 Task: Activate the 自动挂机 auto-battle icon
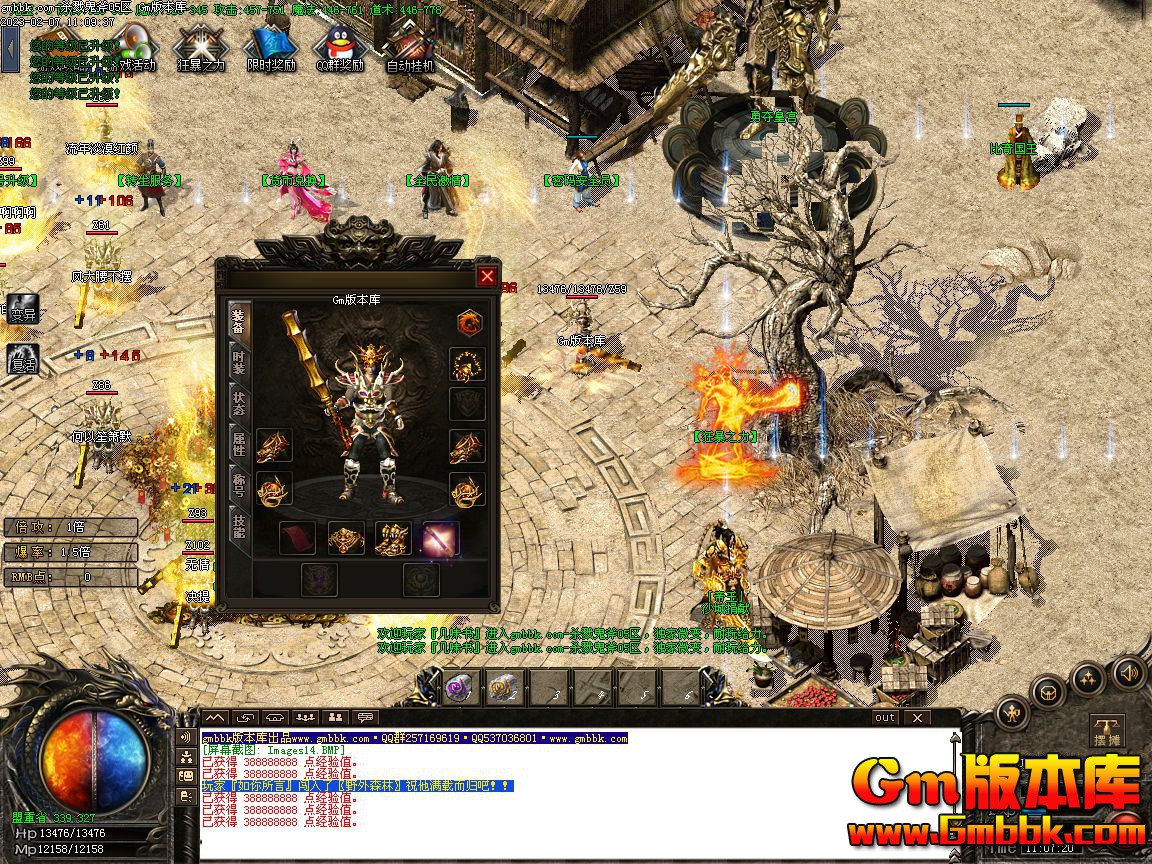tap(409, 46)
